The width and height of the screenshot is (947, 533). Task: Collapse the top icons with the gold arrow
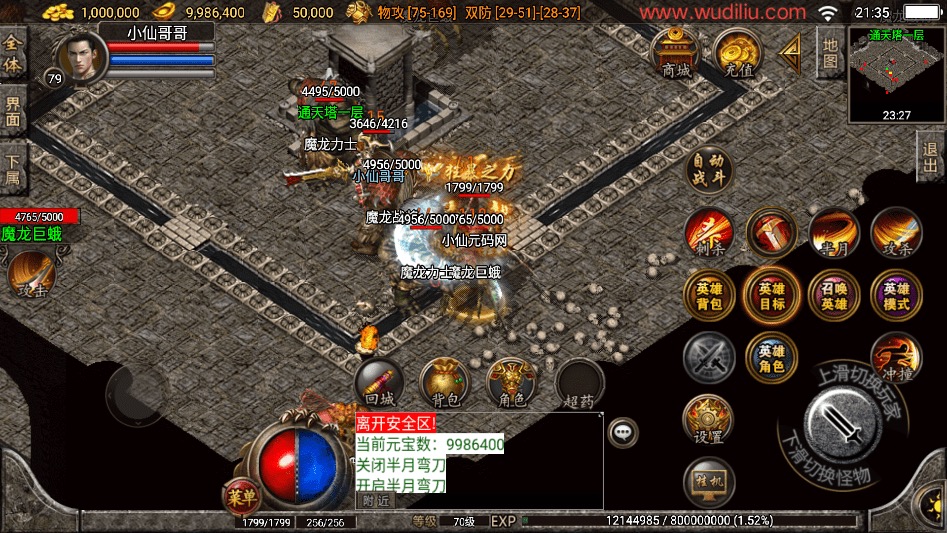click(791, 49)
